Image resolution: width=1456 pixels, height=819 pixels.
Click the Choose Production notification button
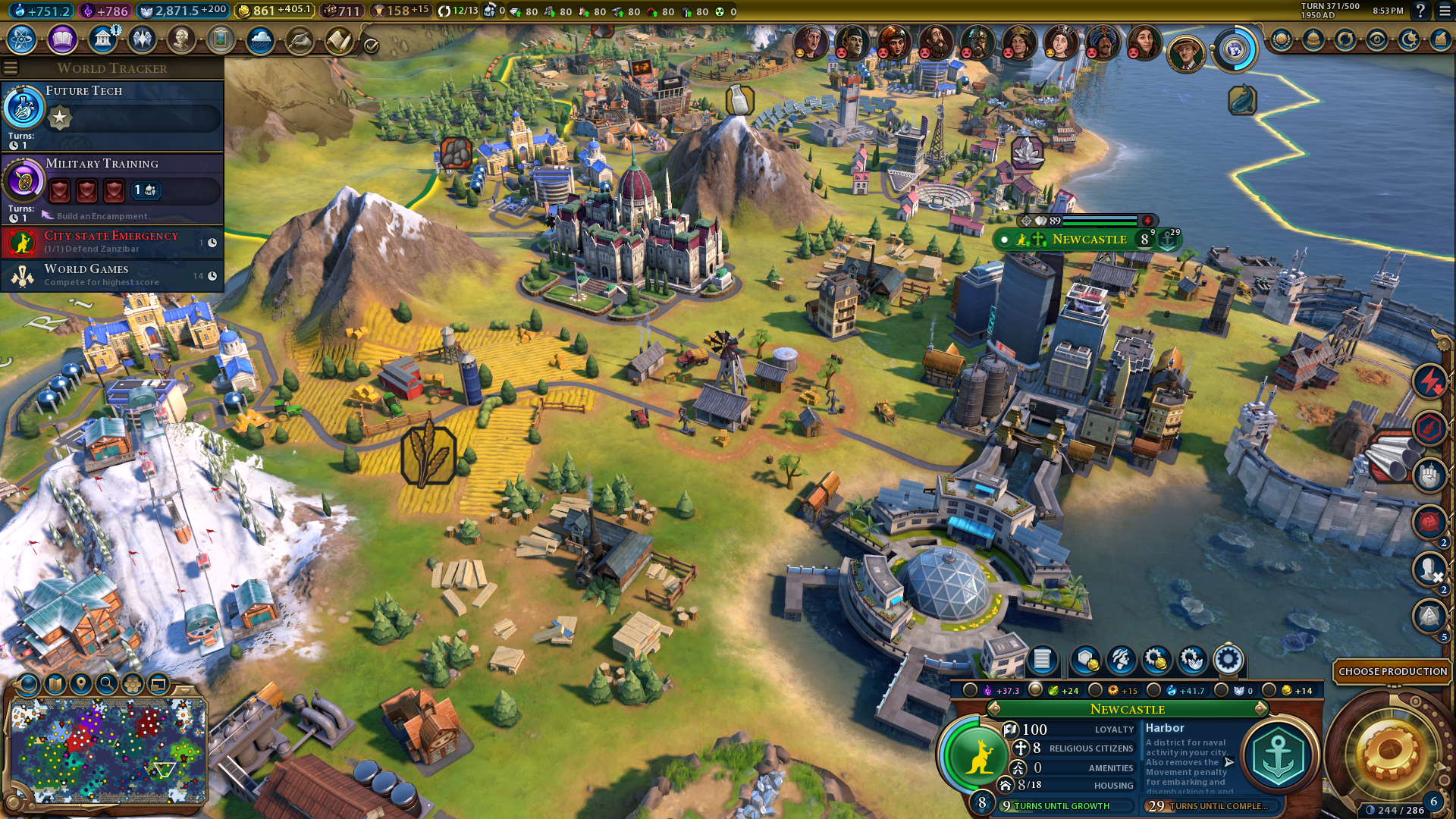click(x=1392, y=671)
